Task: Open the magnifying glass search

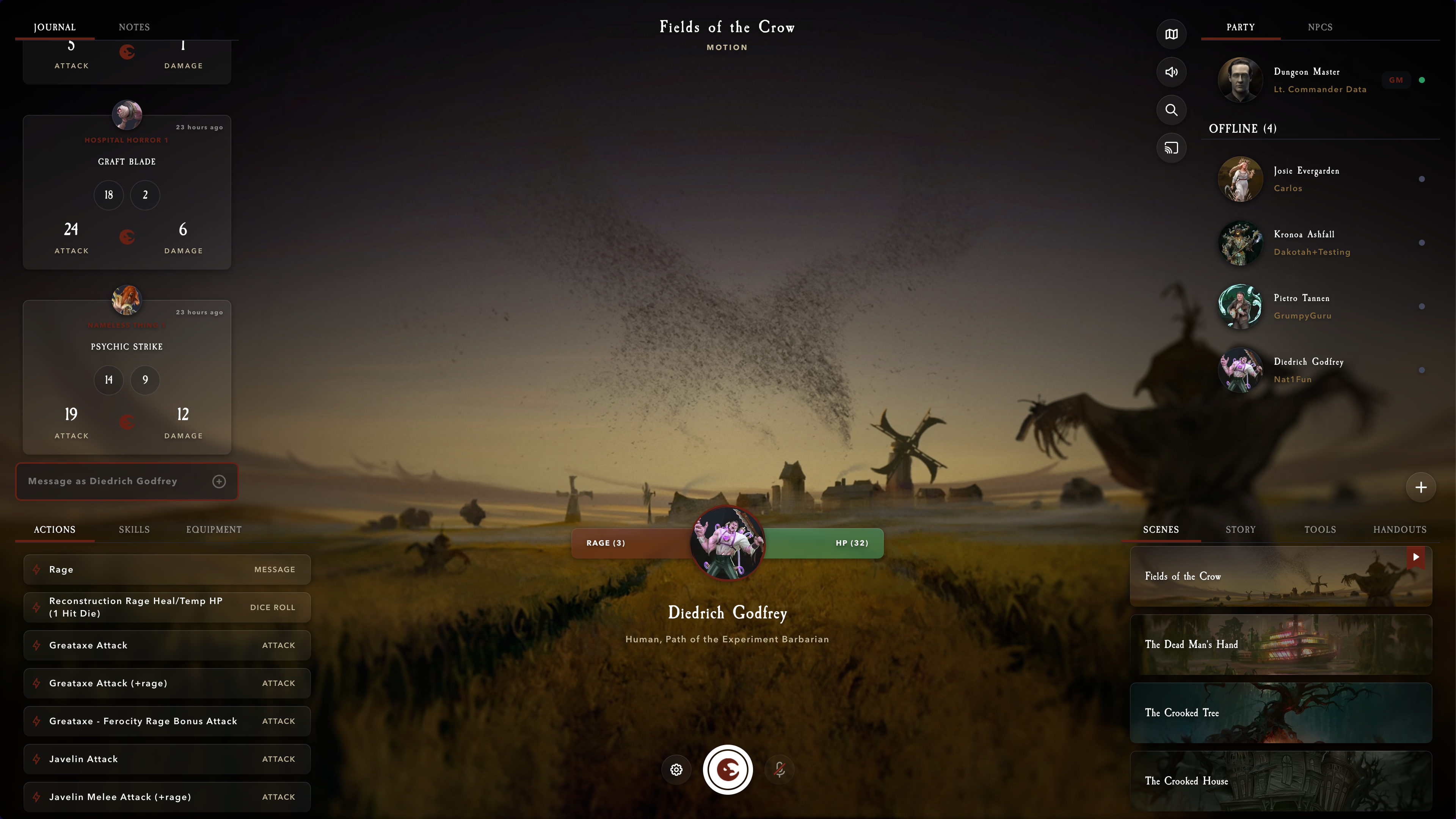Action: pos(1171,110)
